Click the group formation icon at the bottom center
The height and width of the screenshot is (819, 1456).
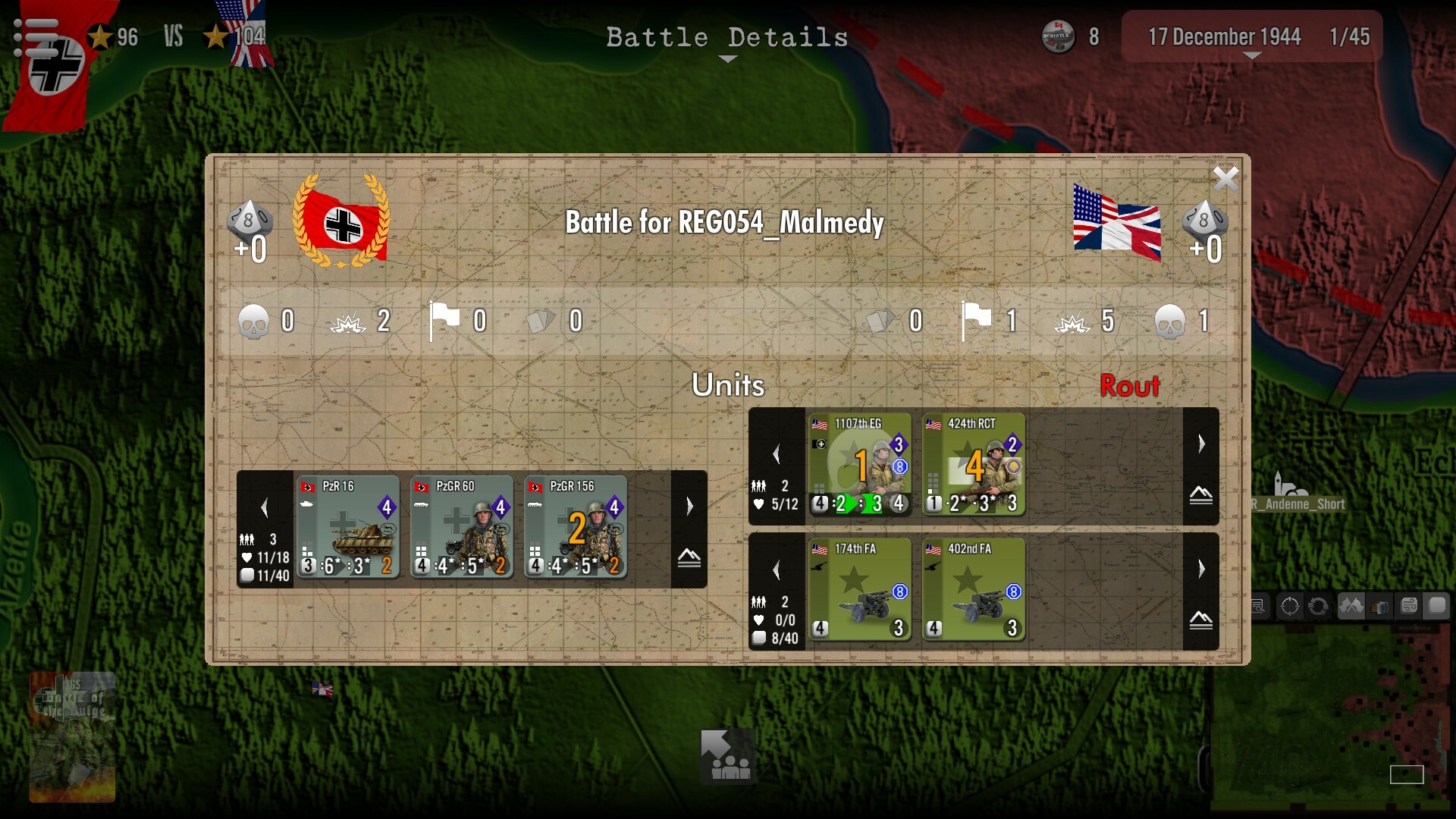[726, 756]
